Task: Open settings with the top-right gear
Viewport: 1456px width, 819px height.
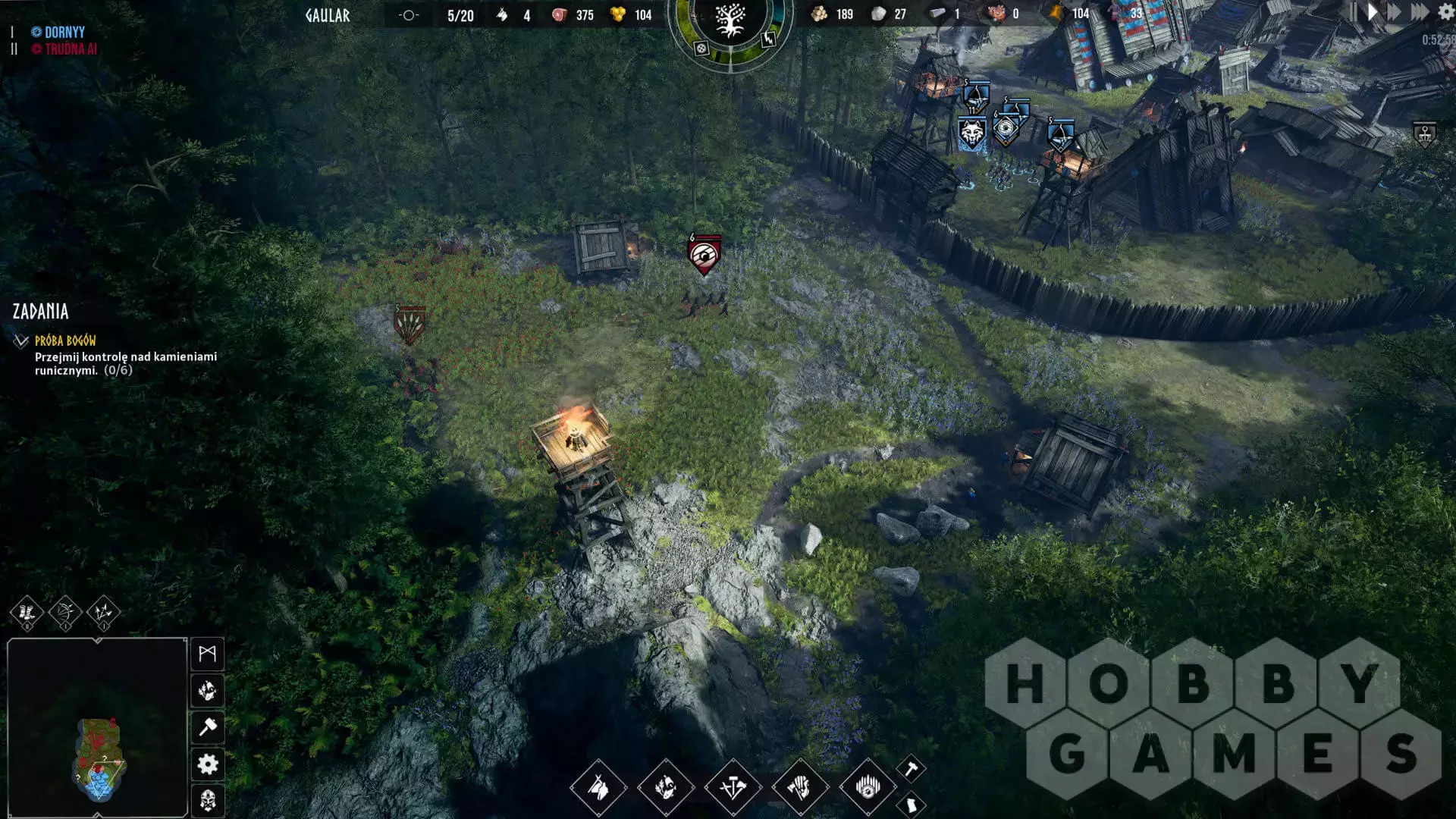Action: click(x=1446, y=12)
